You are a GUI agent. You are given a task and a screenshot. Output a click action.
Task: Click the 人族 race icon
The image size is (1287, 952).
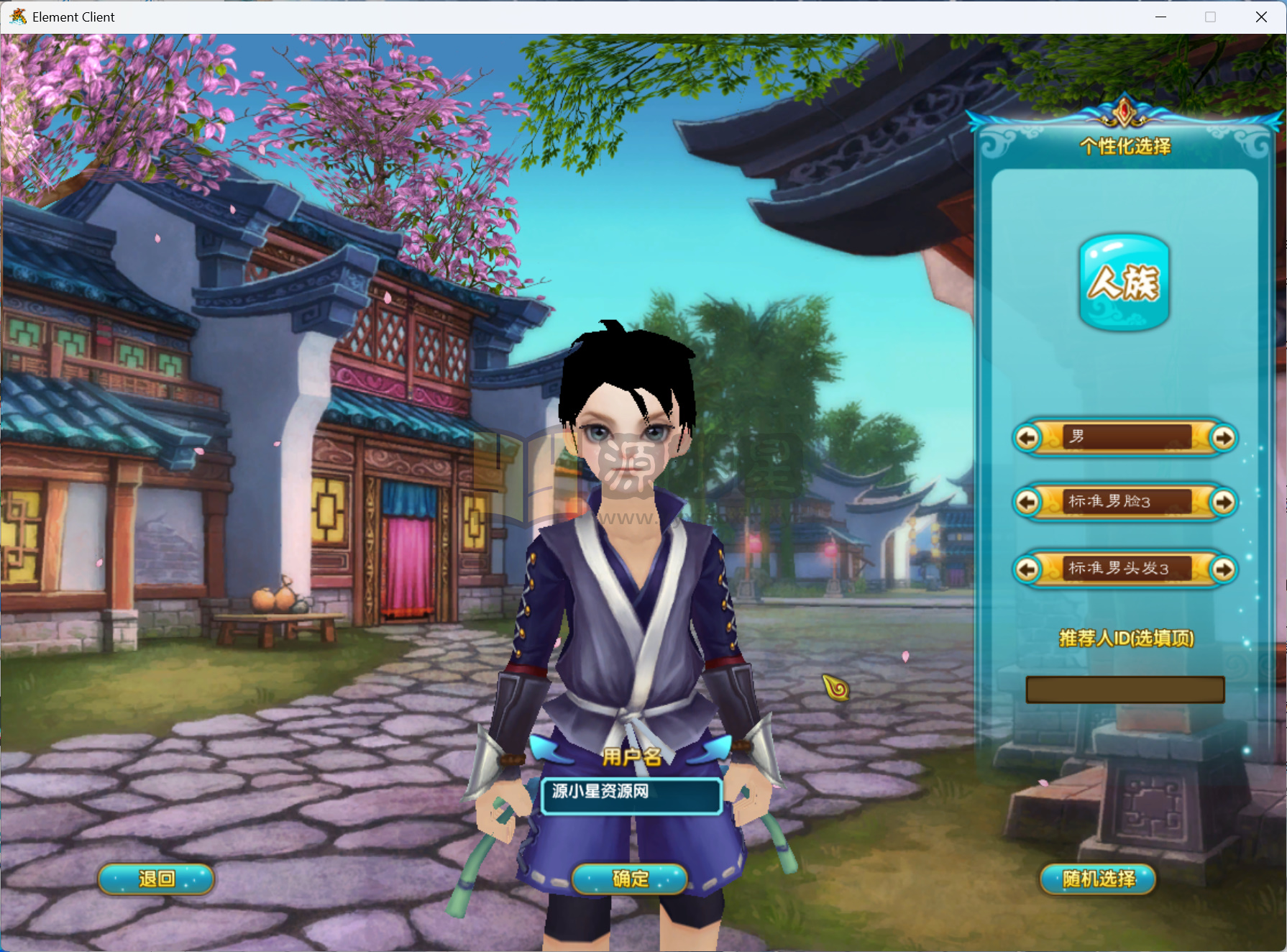click(x=1124, y=283)
